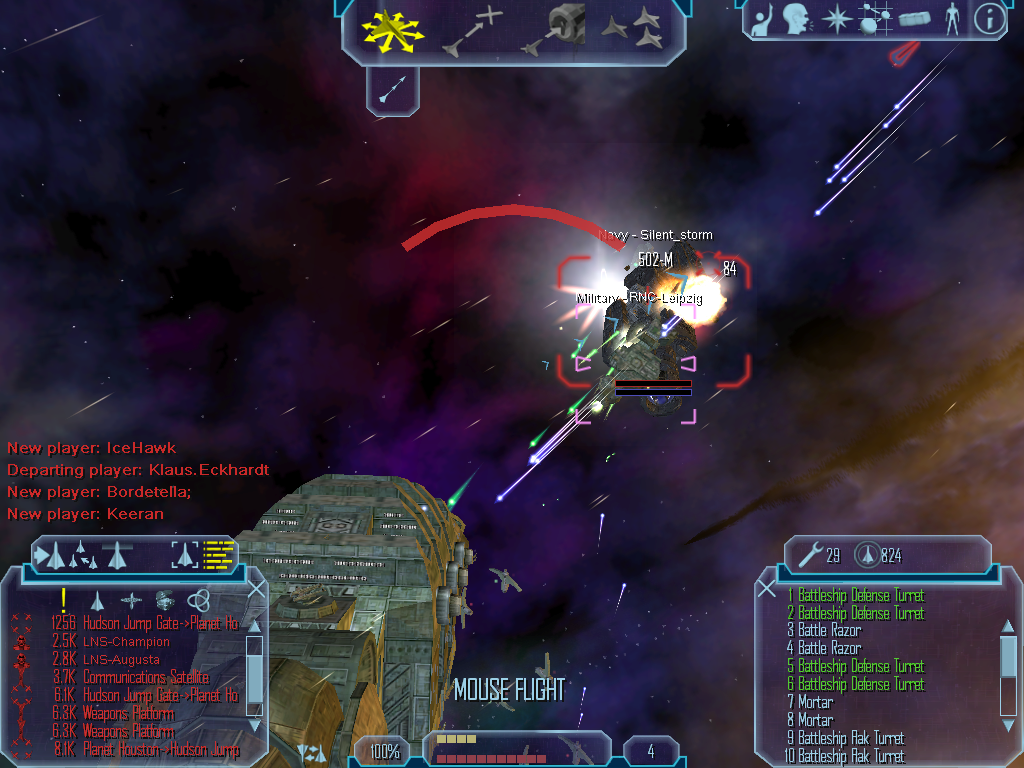Select the Mortar weapon in slot 7
1024x768 pixels.
tap(816, 702)
